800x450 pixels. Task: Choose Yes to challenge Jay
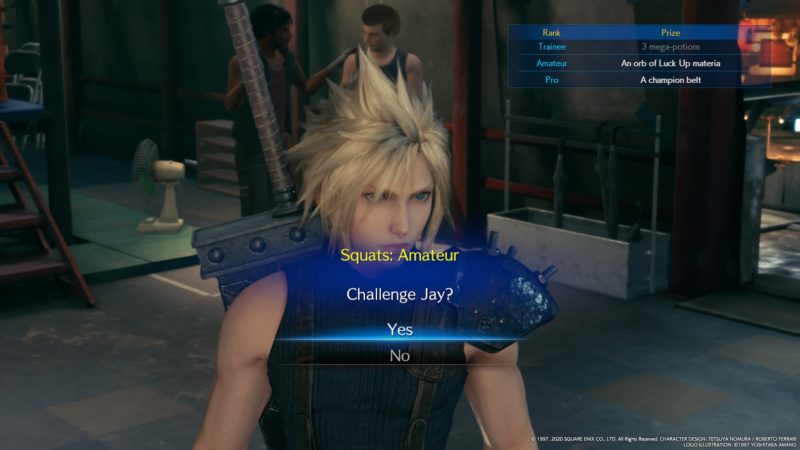pyautogui.click(x=399, y=330)
